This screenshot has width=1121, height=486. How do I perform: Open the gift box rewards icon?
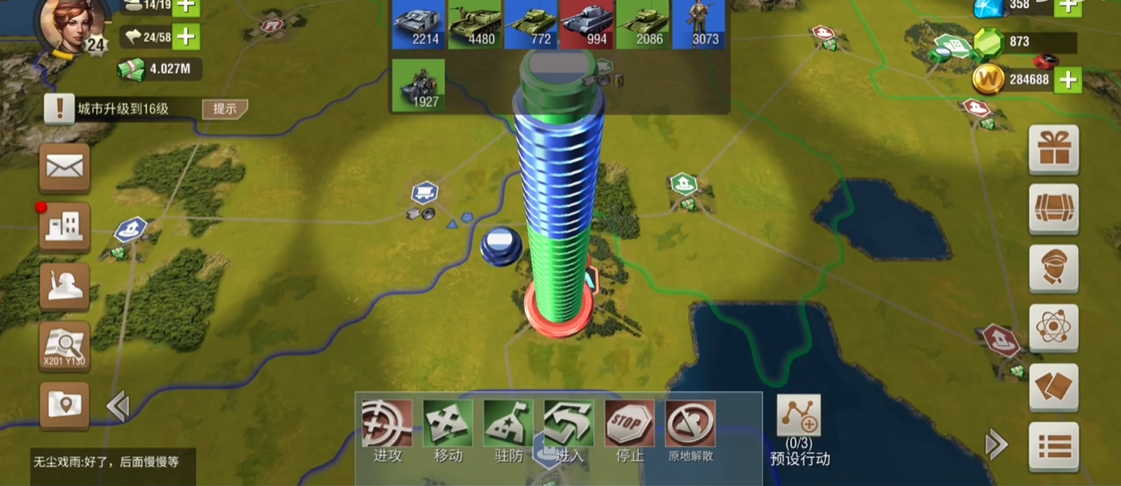[x=1054, y=151]
